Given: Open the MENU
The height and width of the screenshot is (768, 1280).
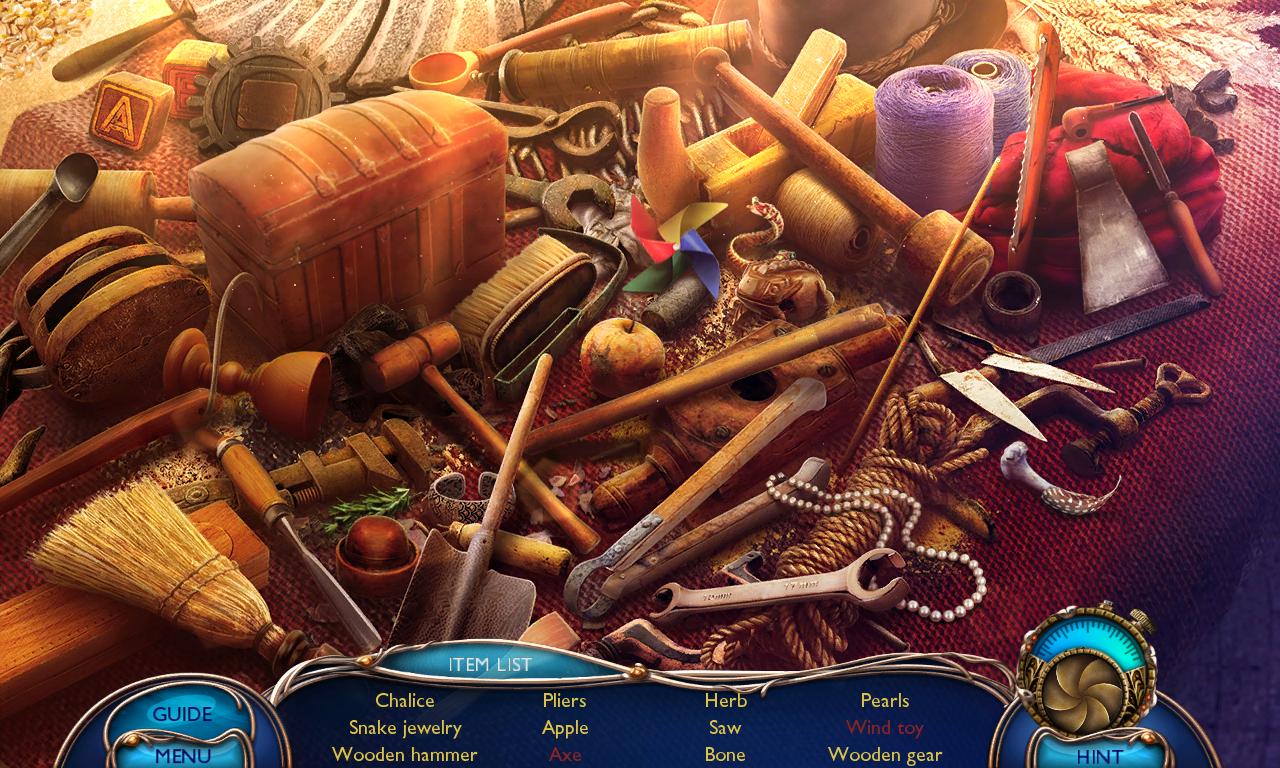Looking at the screenshot, I should pyautogui.click(x=183, y=757).
